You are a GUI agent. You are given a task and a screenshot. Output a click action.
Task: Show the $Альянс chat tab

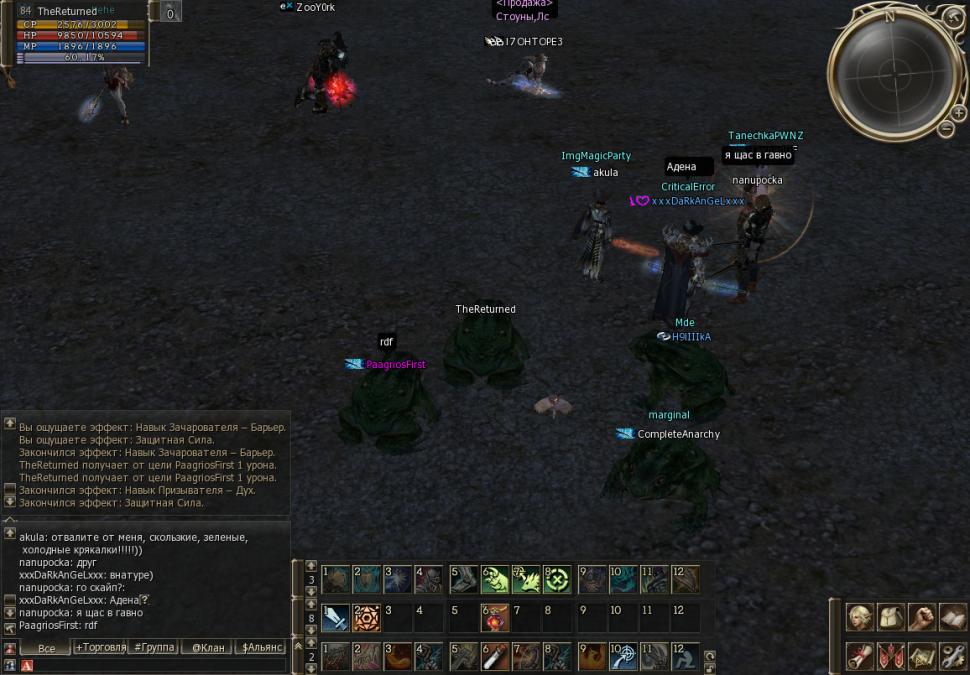click(263, 648)
